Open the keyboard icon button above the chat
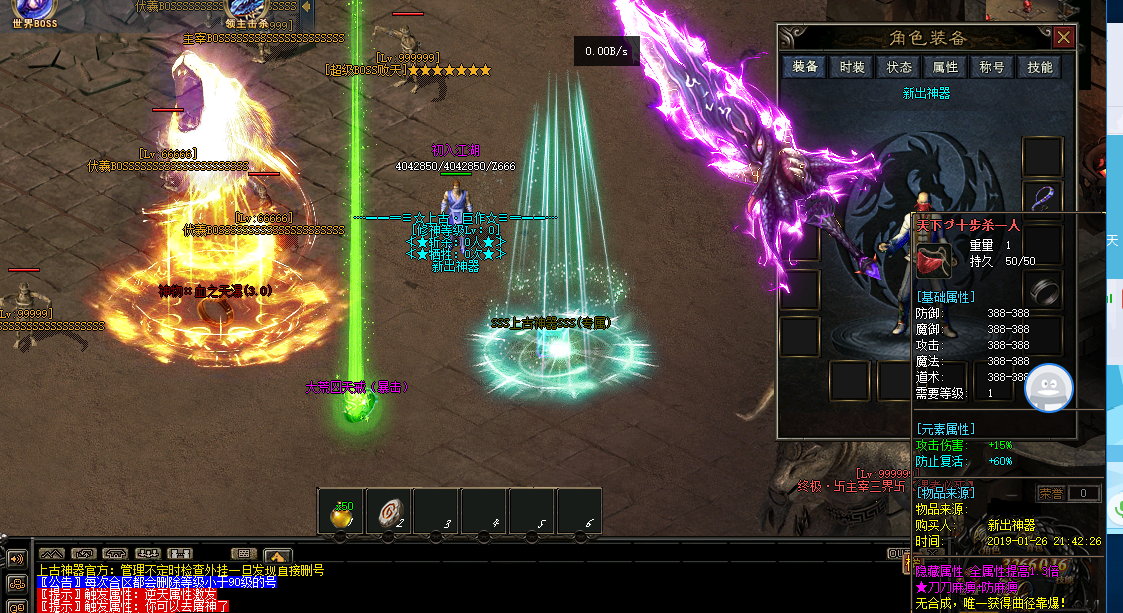Viewport: 1123px width, 613px height. (243, 554)
